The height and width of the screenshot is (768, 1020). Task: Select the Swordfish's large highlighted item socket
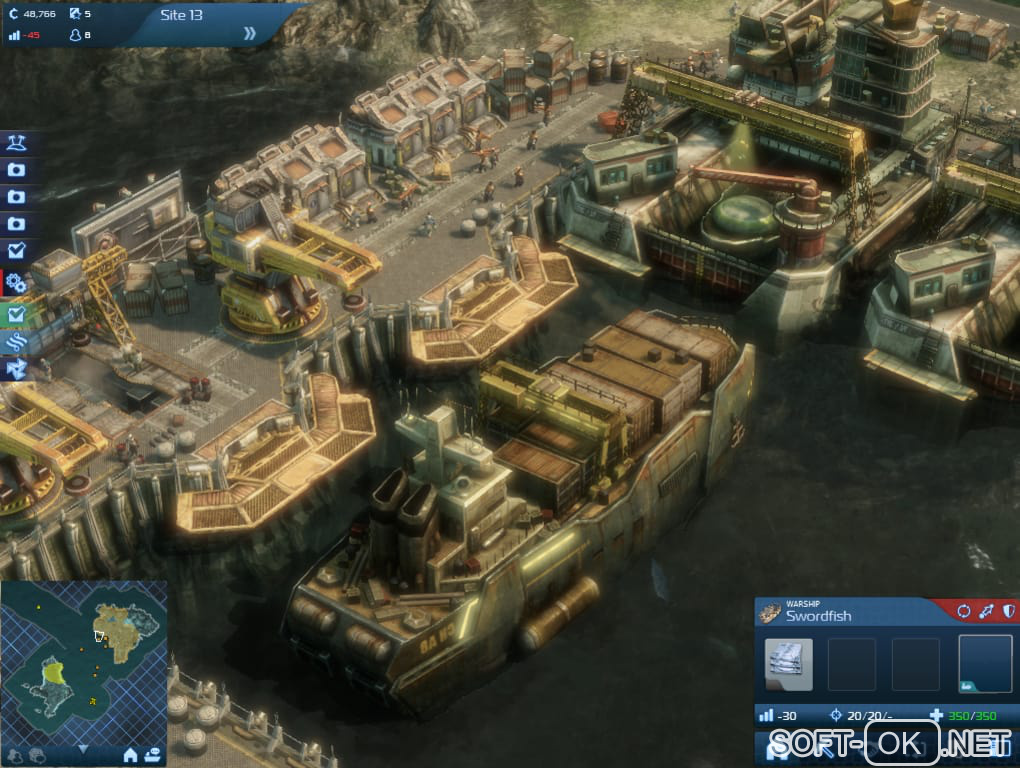pos(984,664)
